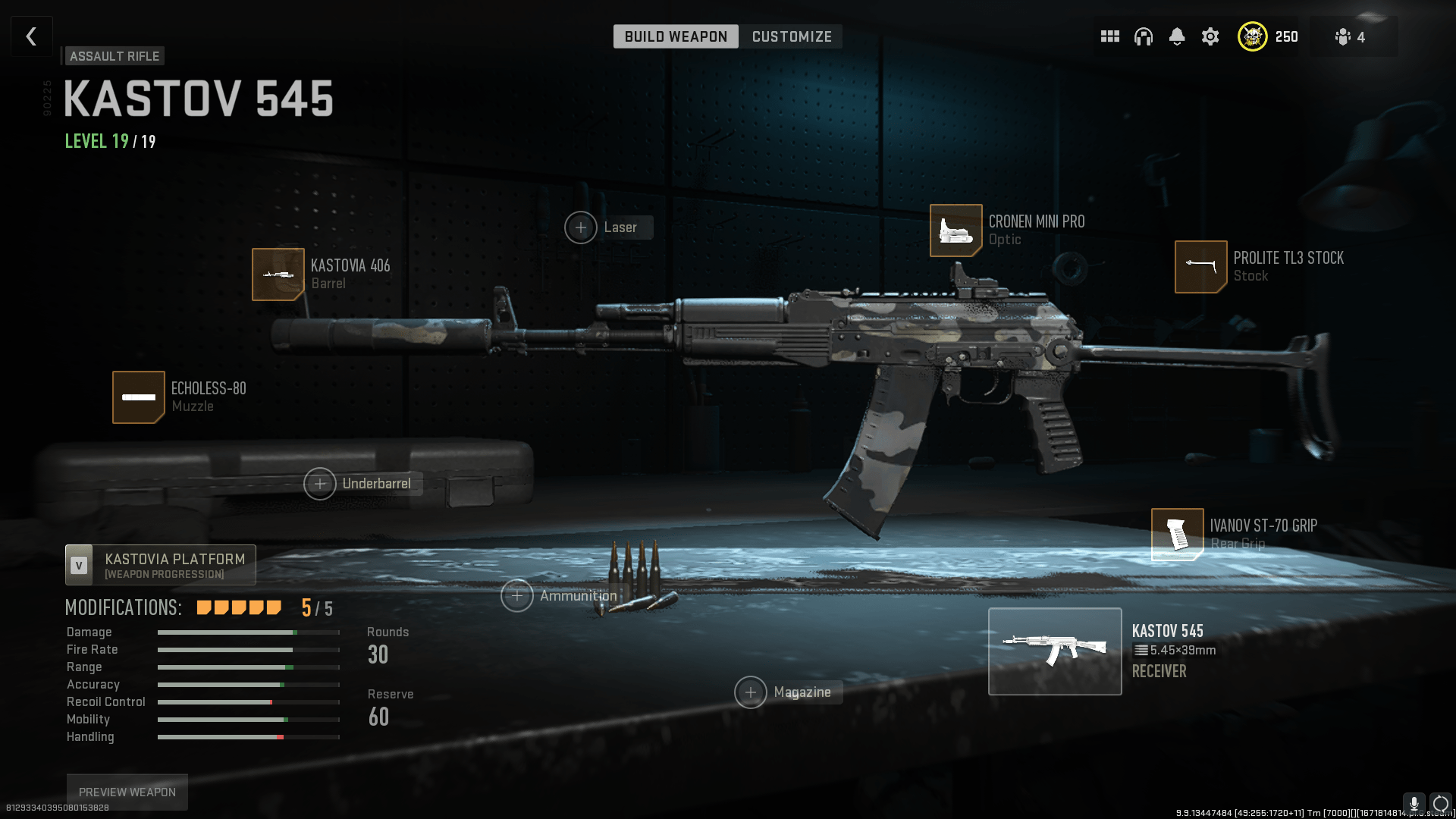Open the Echoless-80 muzzle attachment slot
The height and width of the screenshot is (819, 1456).
[x=139, y=397]
